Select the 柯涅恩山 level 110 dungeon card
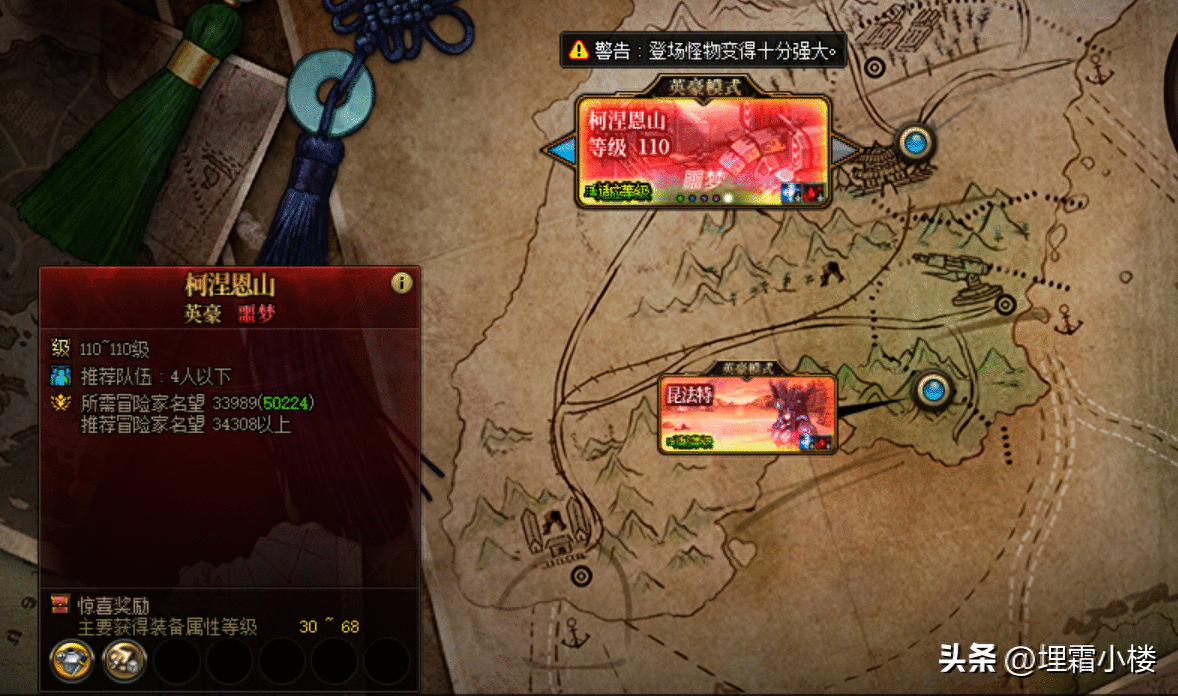1178x696 pixels. (x=703, y=150)
